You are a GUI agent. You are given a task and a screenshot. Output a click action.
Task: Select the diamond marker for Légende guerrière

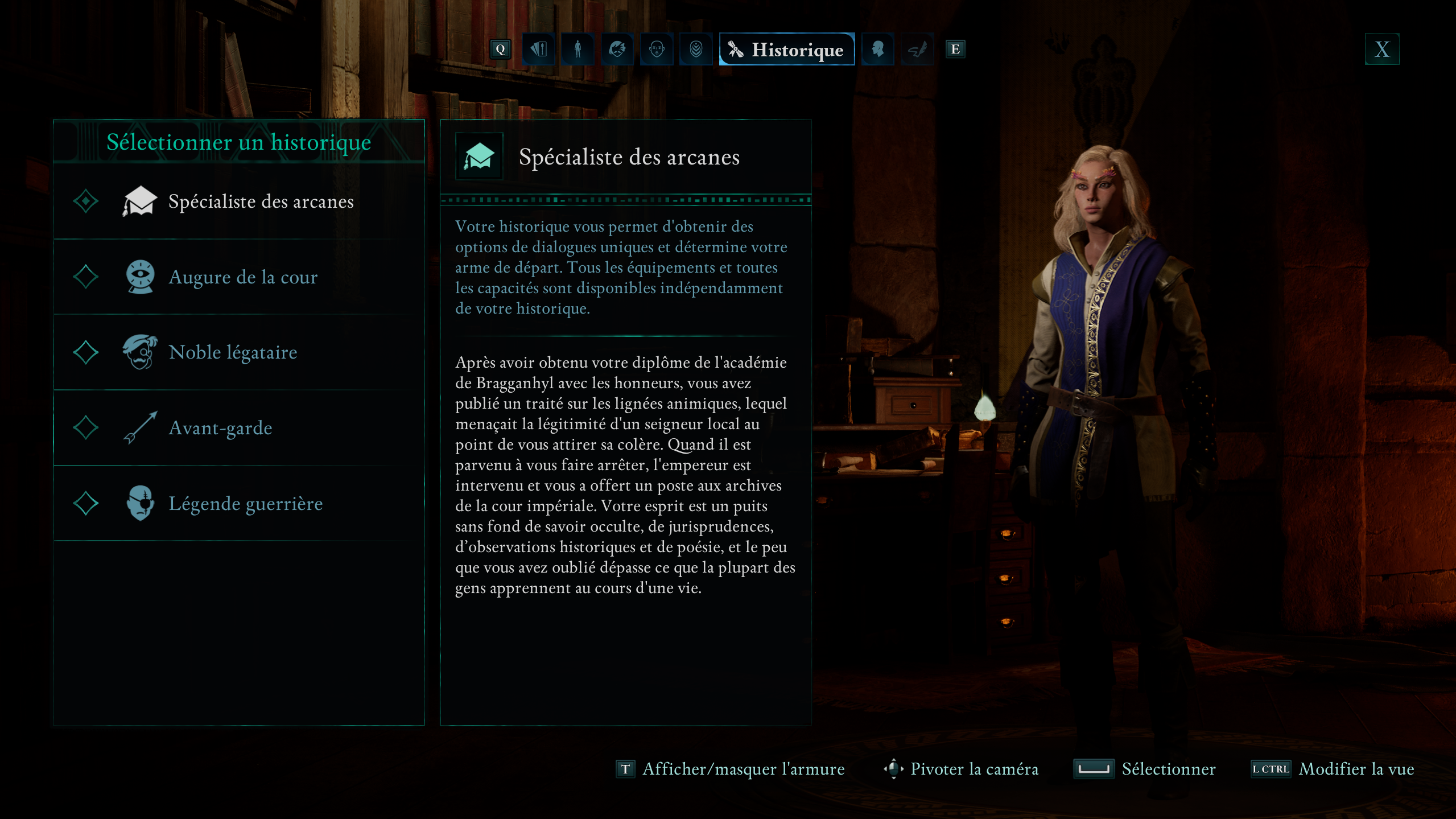(86, 503)
